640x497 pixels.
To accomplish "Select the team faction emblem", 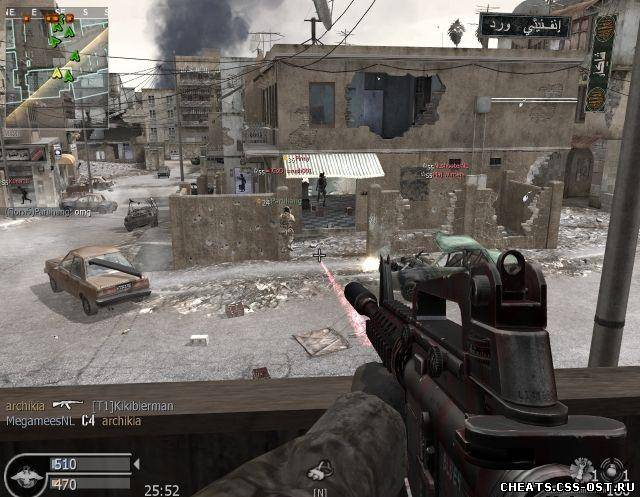I will coord(25,474).
